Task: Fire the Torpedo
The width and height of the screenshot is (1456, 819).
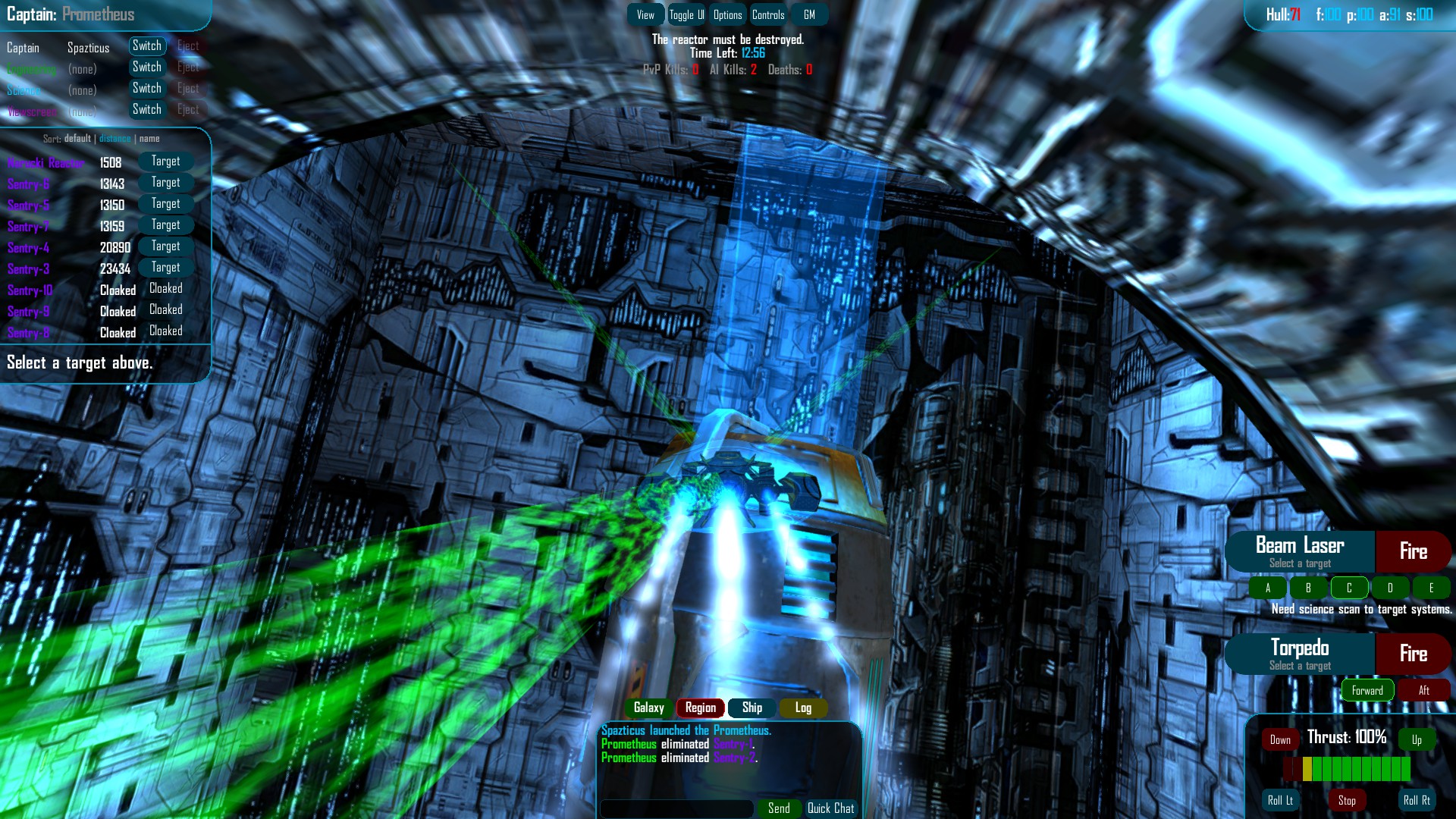Action: [x=1414, y=654]
